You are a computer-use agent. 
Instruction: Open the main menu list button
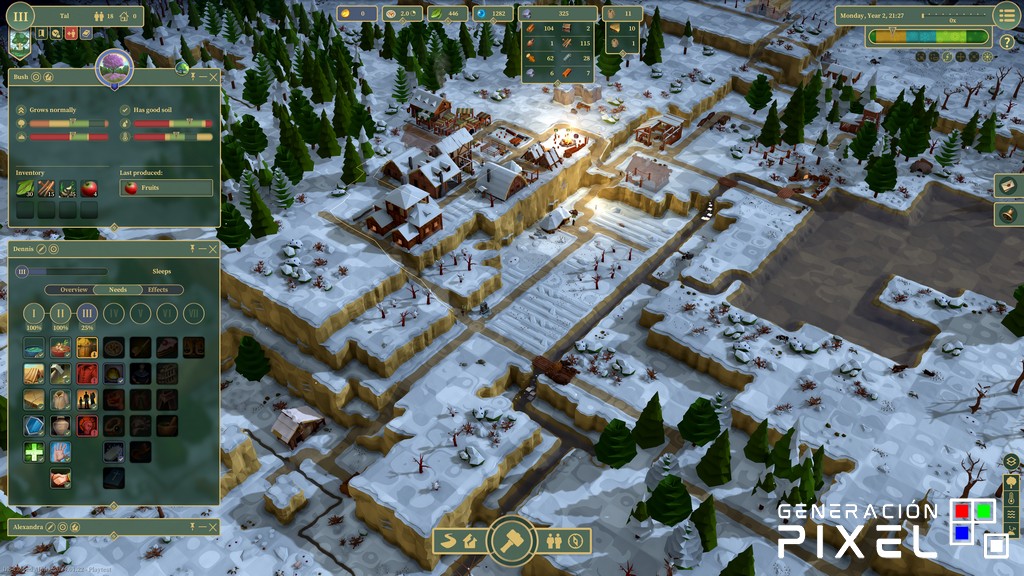tap(1007, 15)
